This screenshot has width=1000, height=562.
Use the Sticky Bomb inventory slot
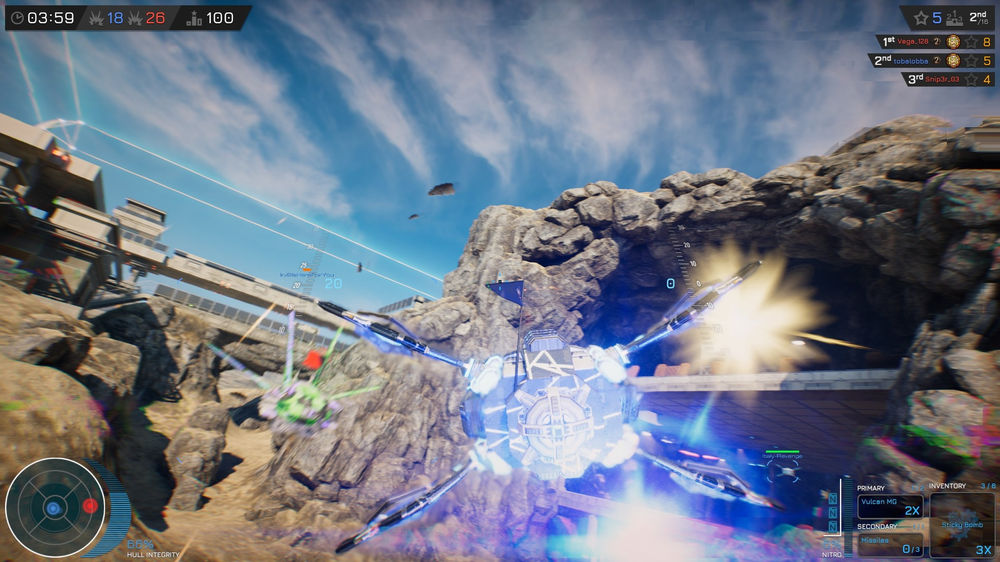961,525
